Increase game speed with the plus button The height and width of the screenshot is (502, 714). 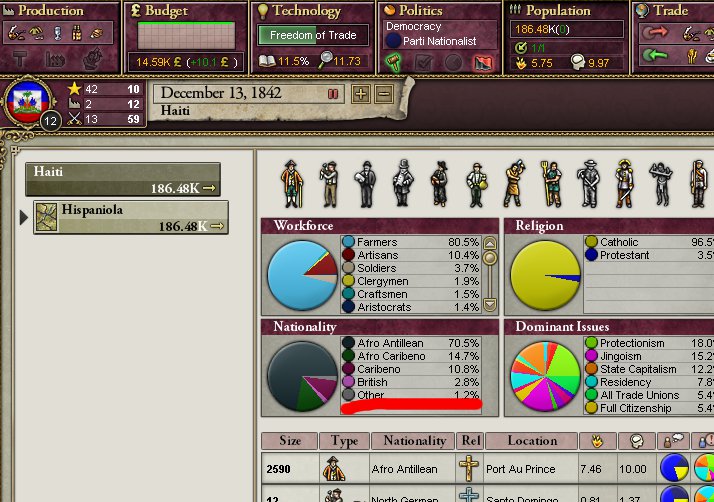360,94
